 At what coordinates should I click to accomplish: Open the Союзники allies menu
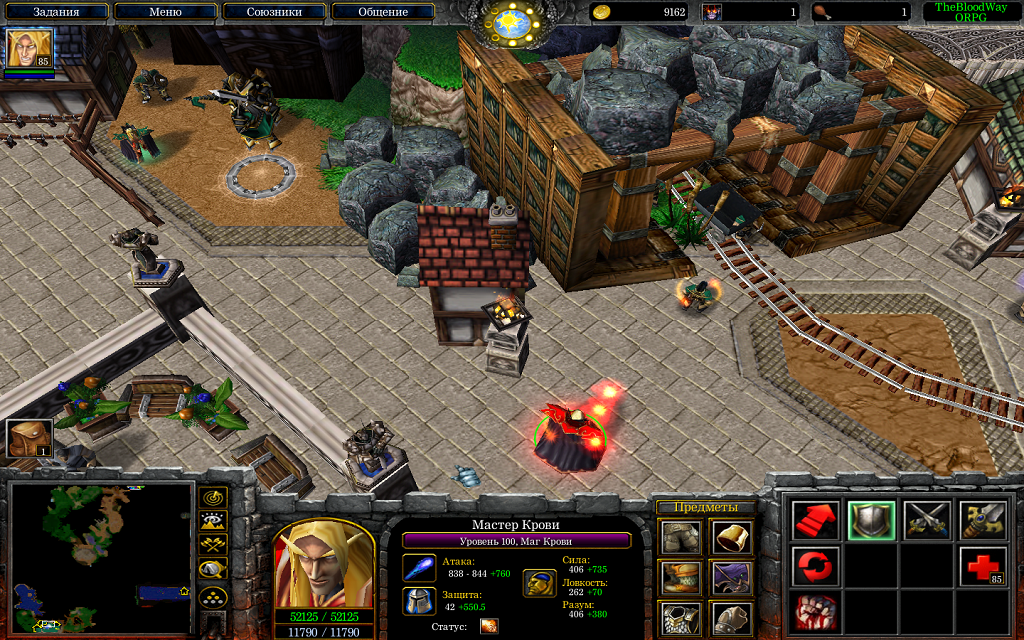tap(273, 12)
